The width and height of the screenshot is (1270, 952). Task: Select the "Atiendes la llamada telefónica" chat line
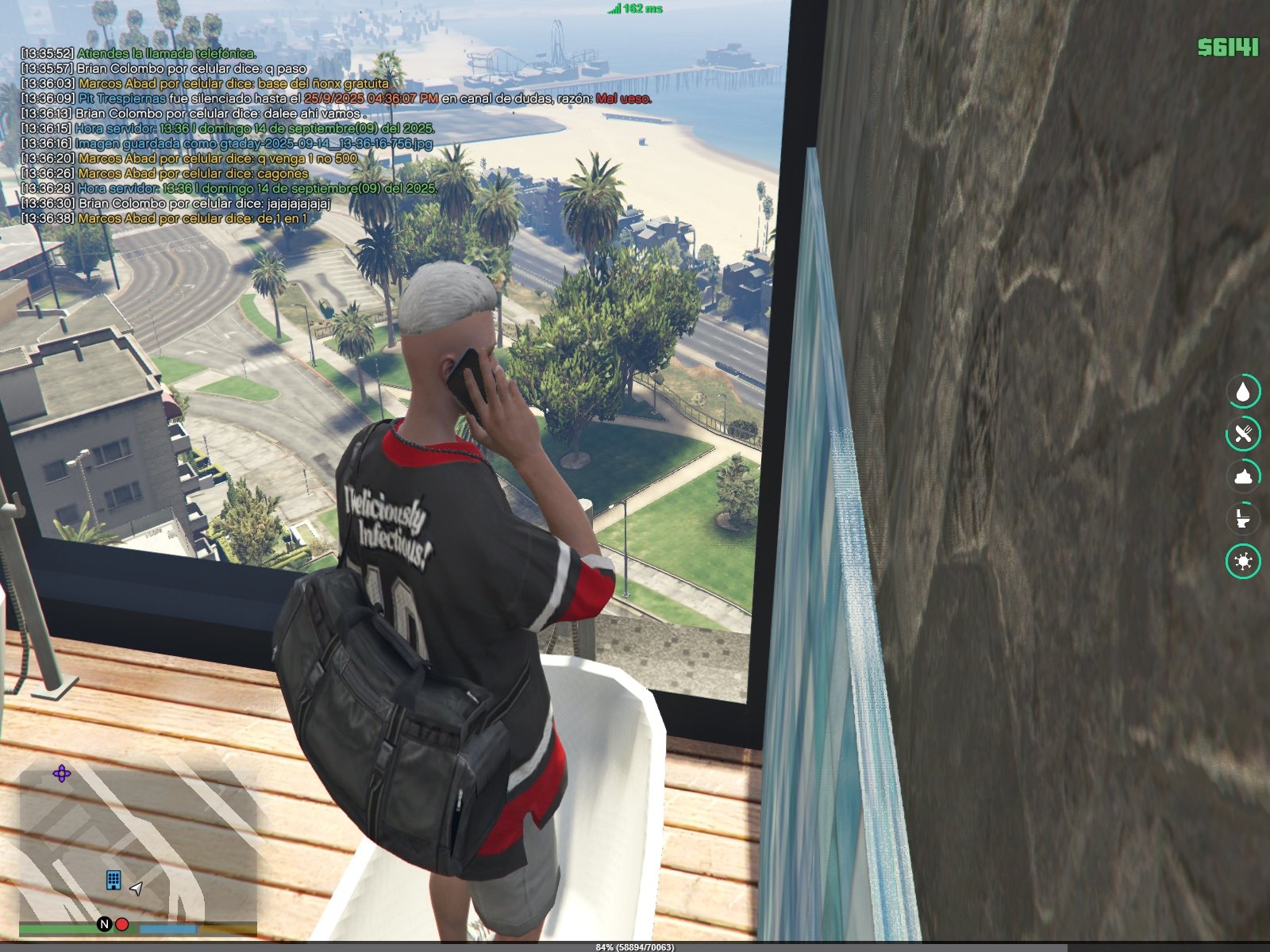[139, 53]
